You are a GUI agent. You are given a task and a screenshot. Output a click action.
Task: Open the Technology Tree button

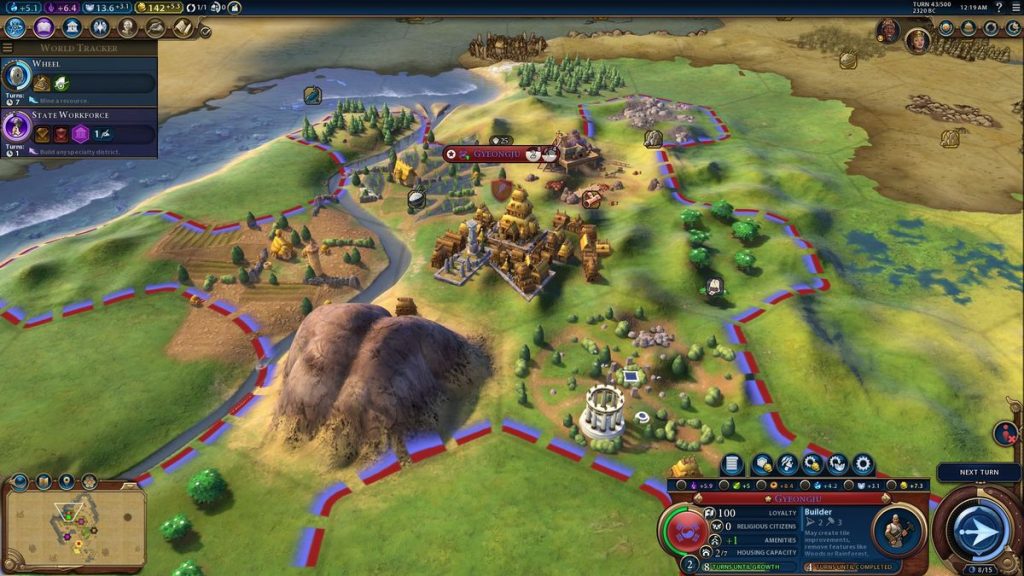(x=15, y=28)
